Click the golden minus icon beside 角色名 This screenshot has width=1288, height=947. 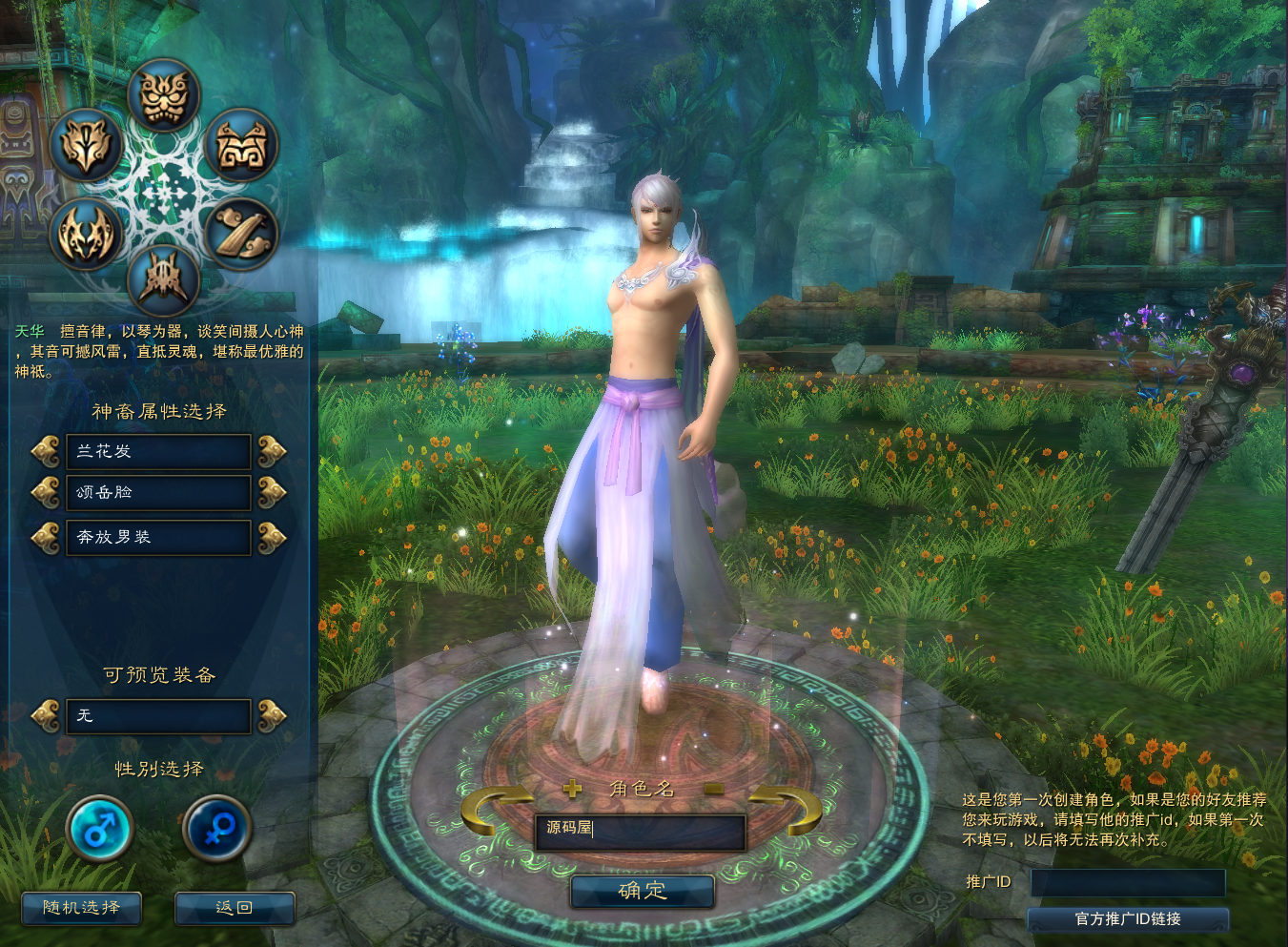pos(714,789)
